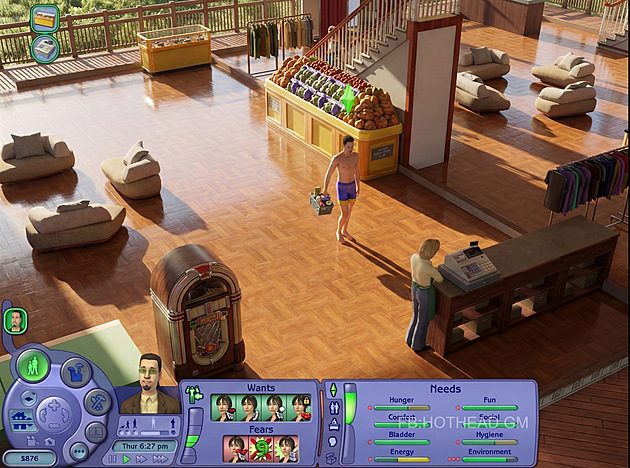This screenshot has width=630, height=468.
Task: Open the Options three-dots button
Action: click(80, 451)
